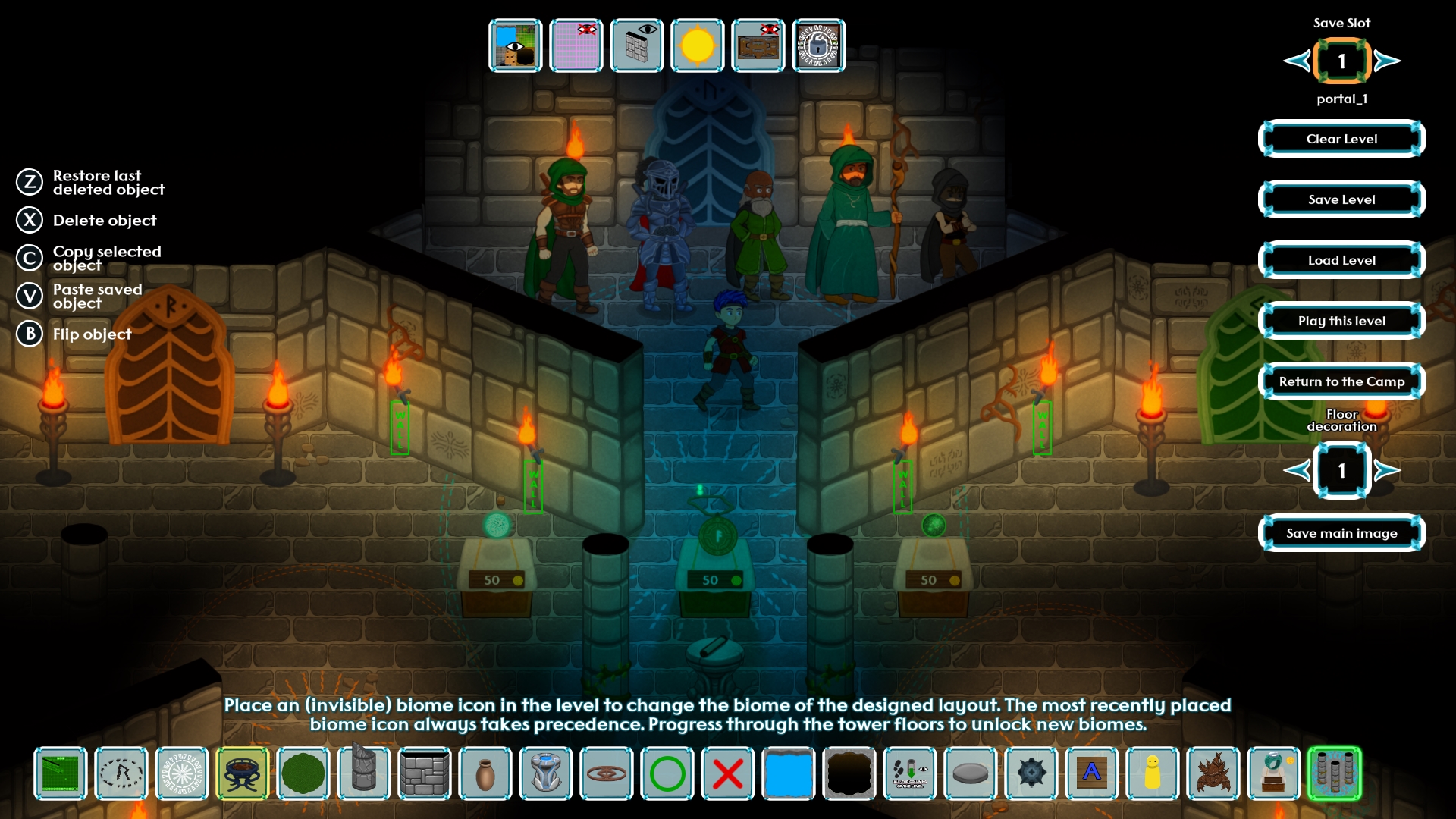Go to the next save slot
Viewport: 1456px width, 819px height.
pyautogui.click(x=1387, y=61)
